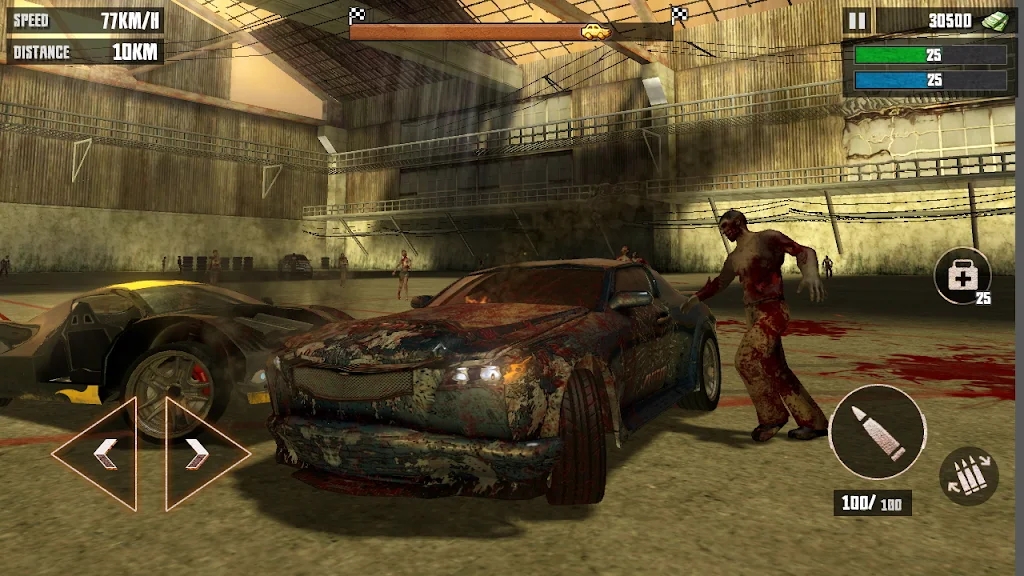The image size is (1024, 576).
Task: Steer left with the left arrow
Action: click(x=102, y=453)
